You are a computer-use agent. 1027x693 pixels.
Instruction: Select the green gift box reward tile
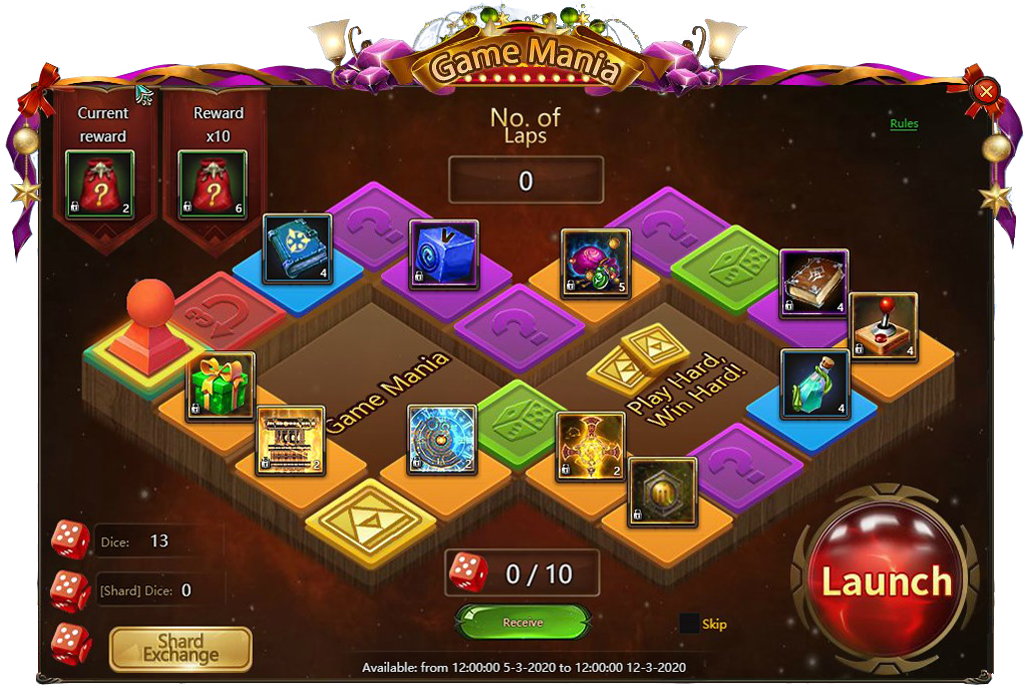click(x=220, y=386)
